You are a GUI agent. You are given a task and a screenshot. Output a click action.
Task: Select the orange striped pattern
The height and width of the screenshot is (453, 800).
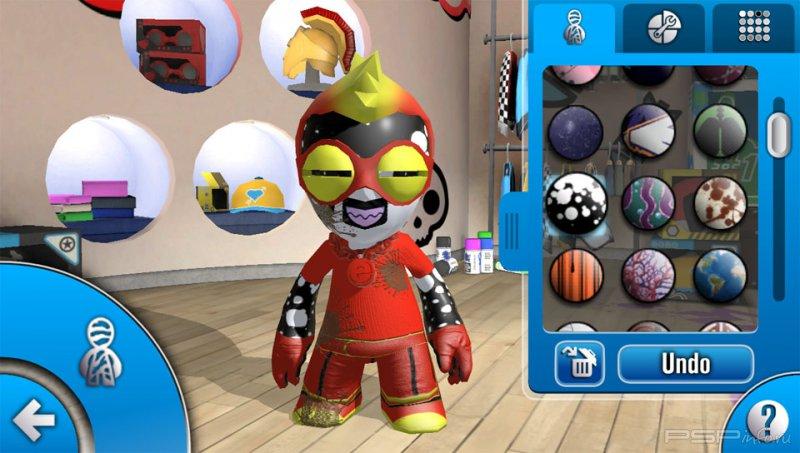[577, 275]
